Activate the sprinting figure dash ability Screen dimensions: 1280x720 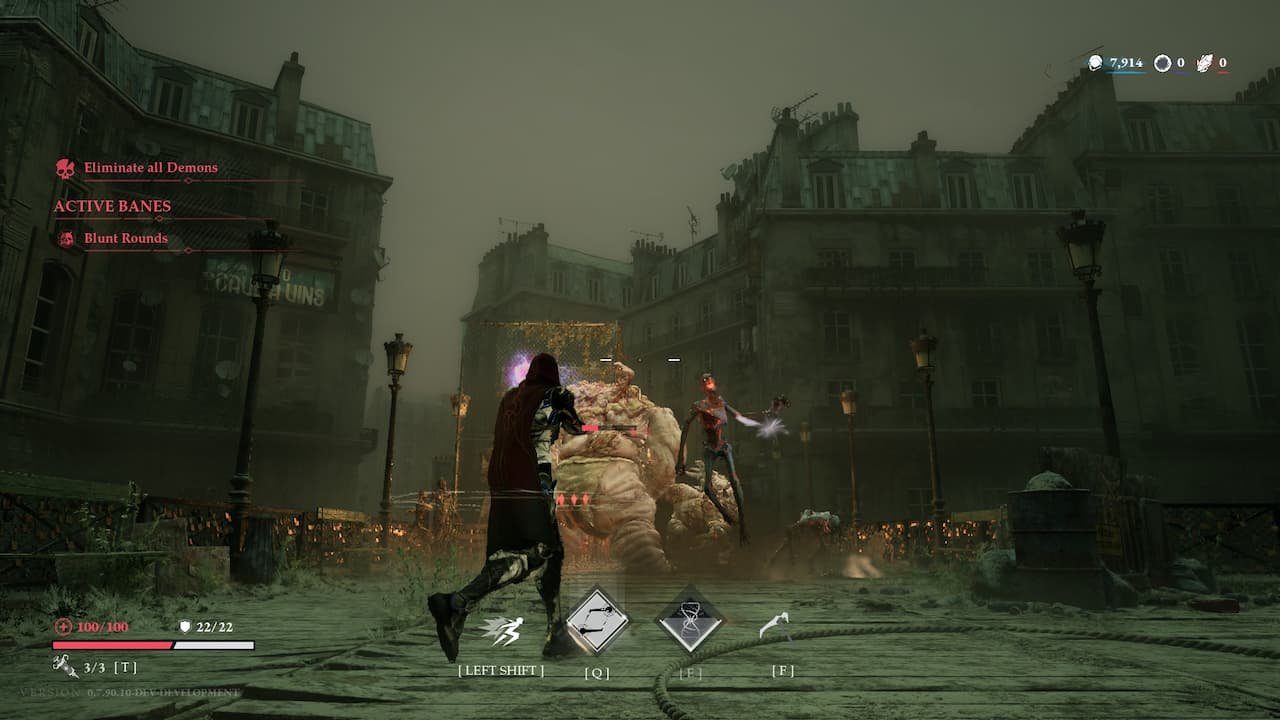(x=502, y=630)
